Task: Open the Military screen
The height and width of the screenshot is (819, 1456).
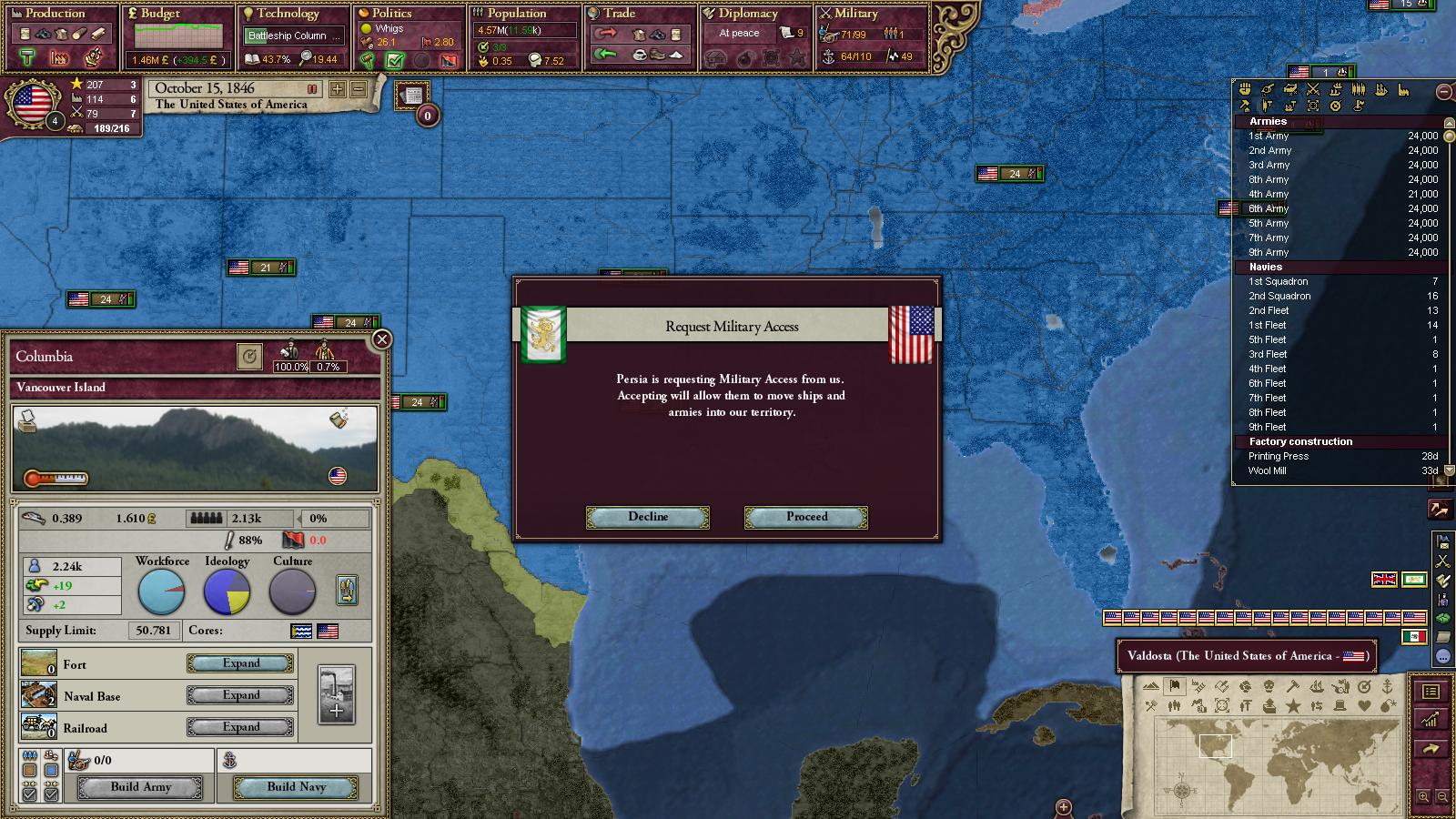Action: [x=855, y=14]
